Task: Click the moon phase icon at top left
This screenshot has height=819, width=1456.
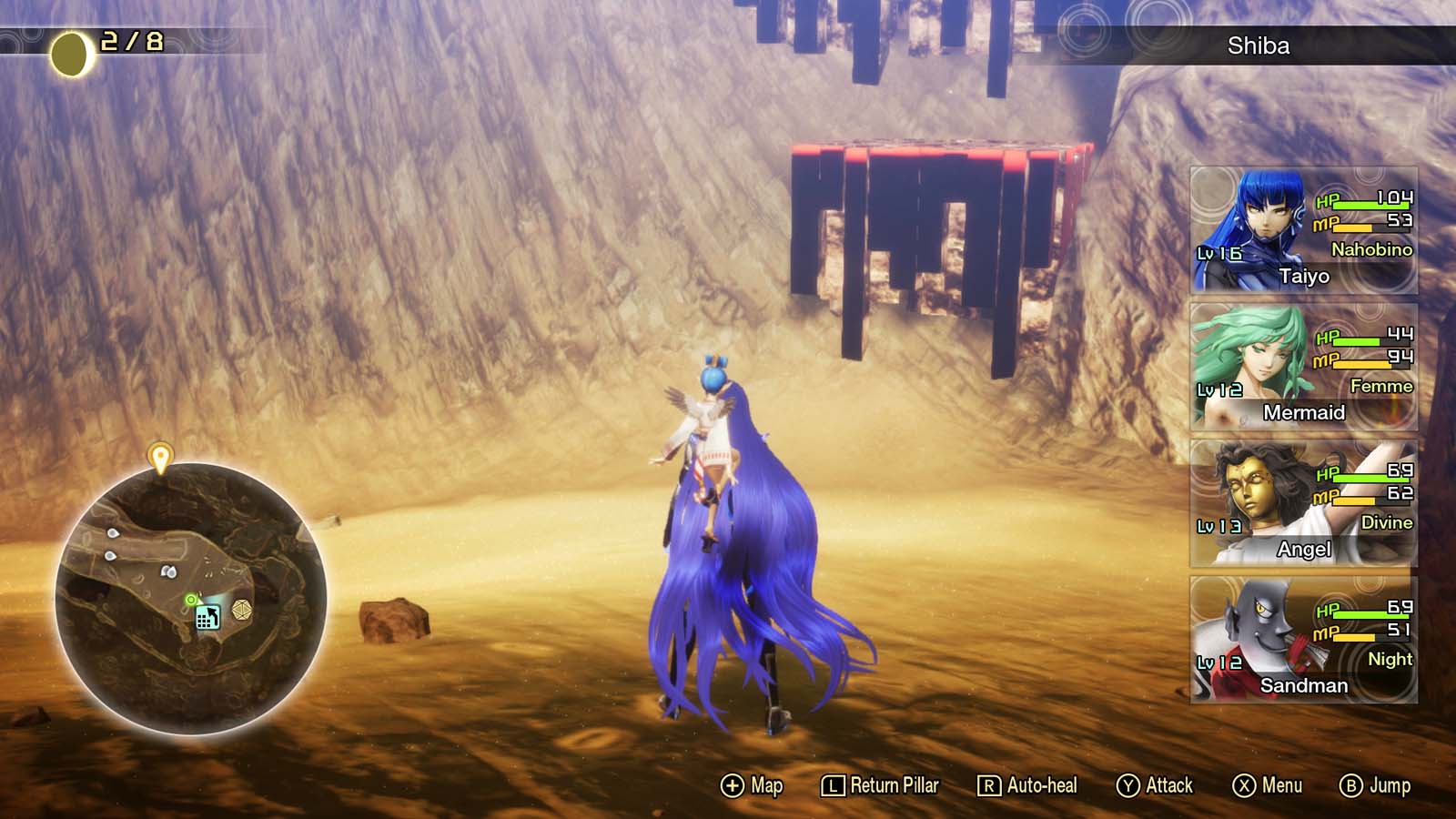Action: pyautogui.click(x=68, y=51)
